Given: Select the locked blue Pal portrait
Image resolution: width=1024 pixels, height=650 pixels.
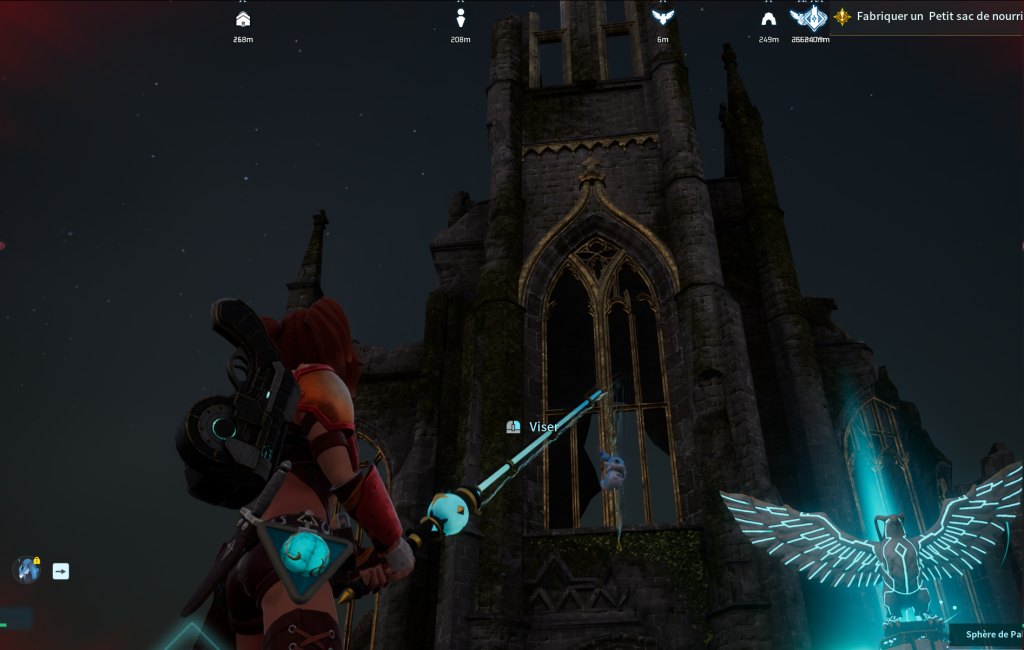Looking at the screenshot, I should tap(26, 570).
